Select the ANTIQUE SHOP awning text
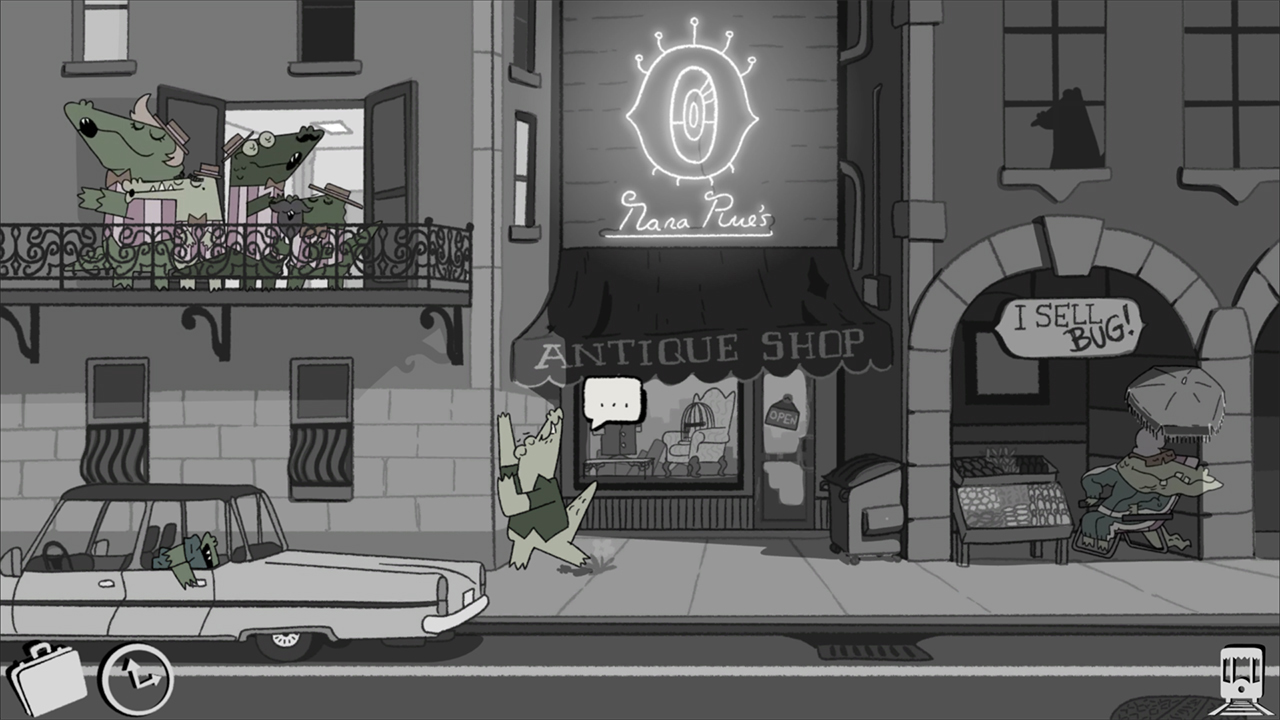 pos(698,347)
